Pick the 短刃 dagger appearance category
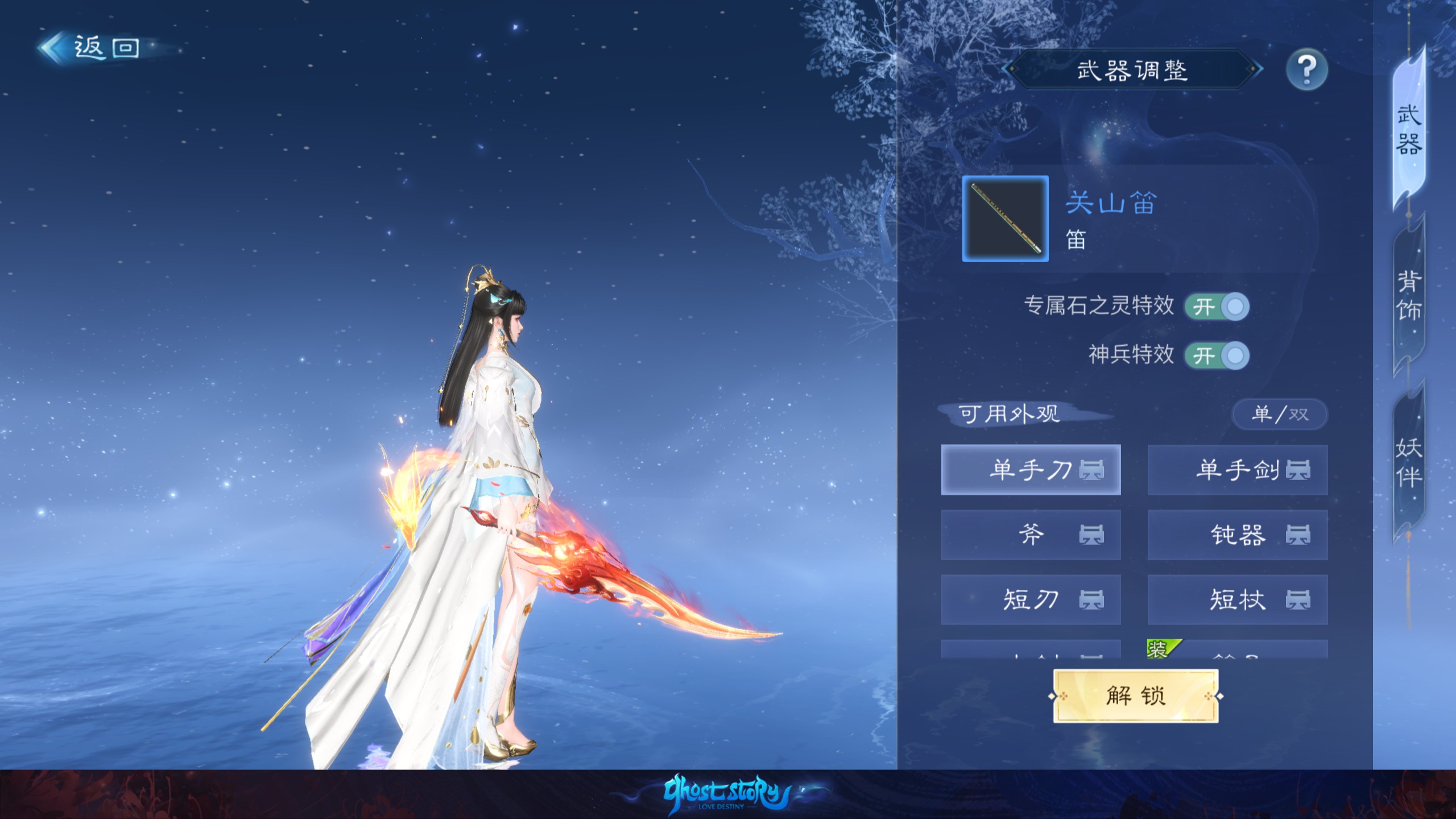Screen dimensions: 1456x819 (1031, 599)
